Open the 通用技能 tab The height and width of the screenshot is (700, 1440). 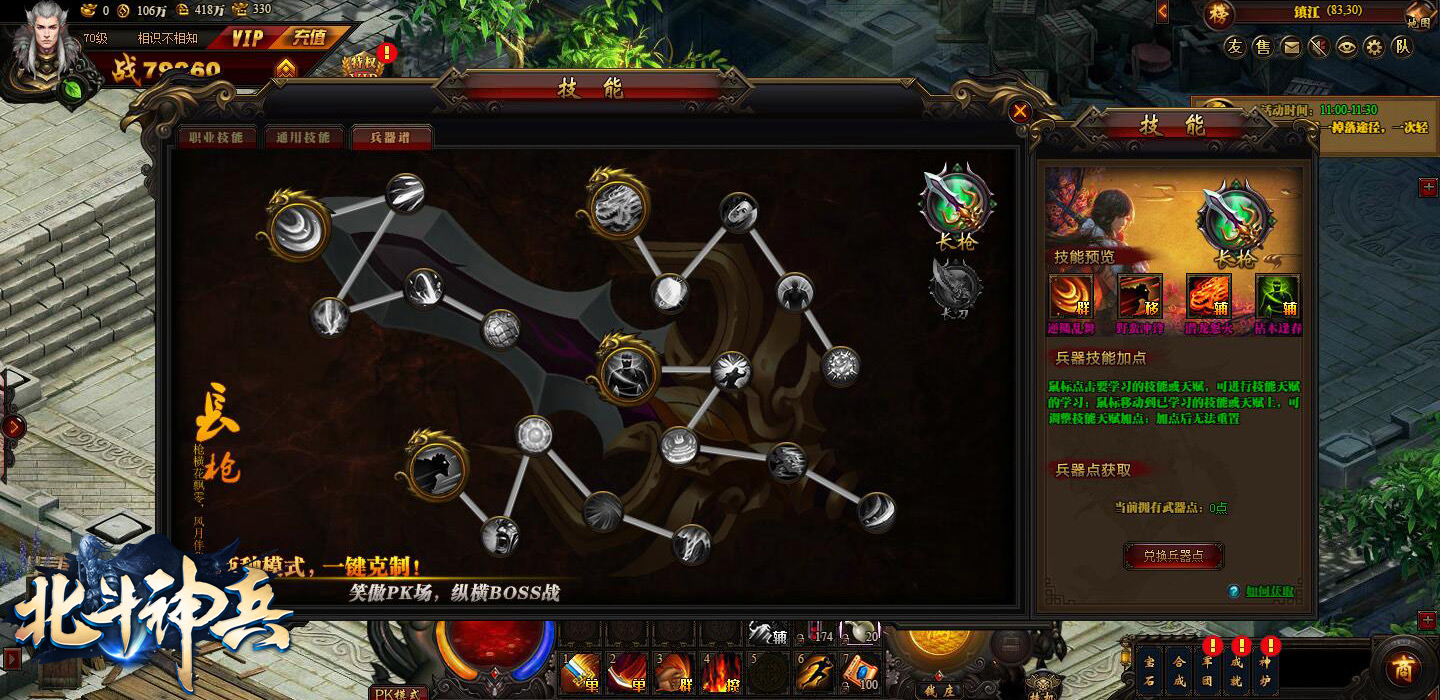click(x=304, y=137)
